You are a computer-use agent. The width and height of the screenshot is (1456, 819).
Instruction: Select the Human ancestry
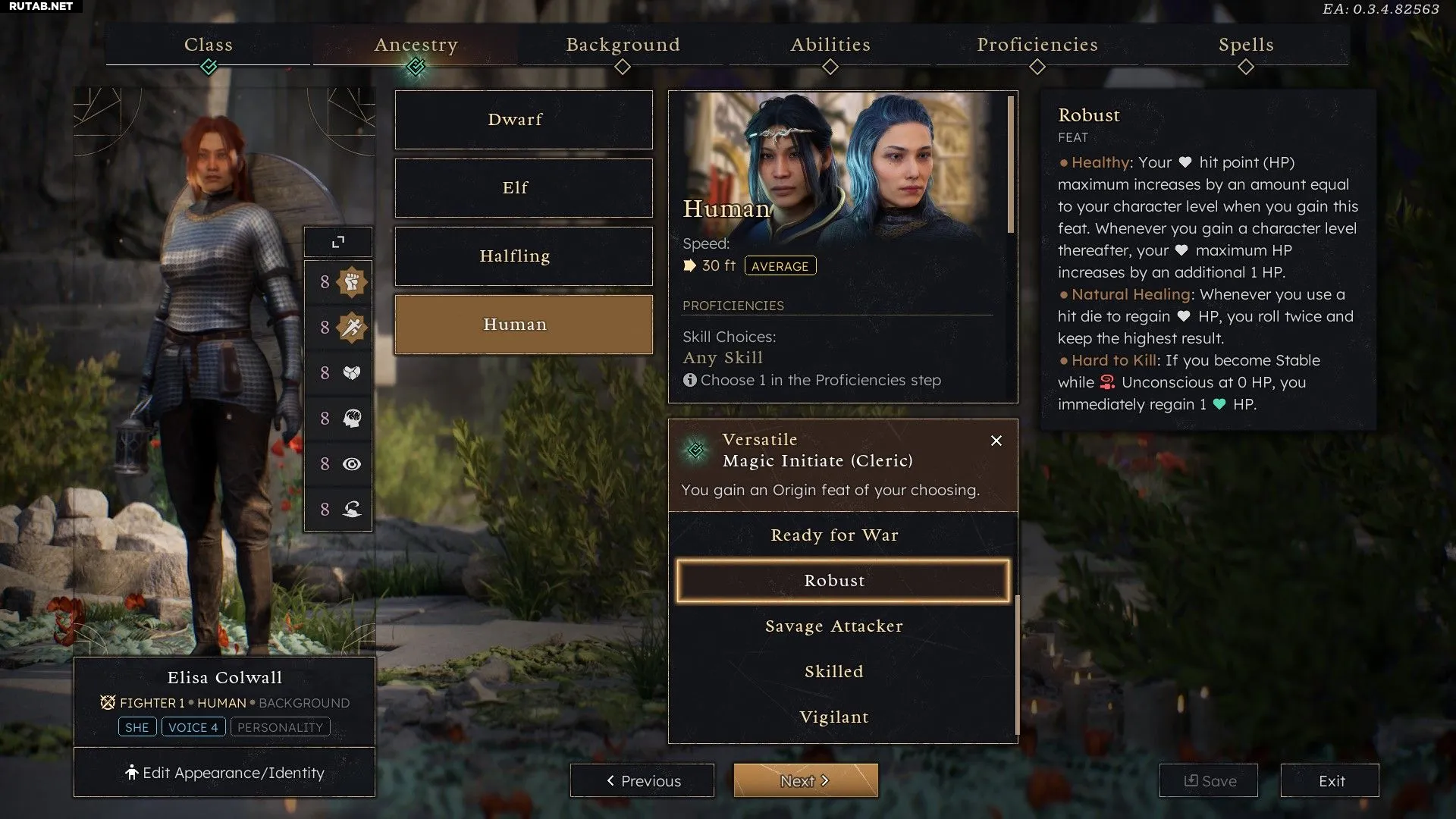523,325
